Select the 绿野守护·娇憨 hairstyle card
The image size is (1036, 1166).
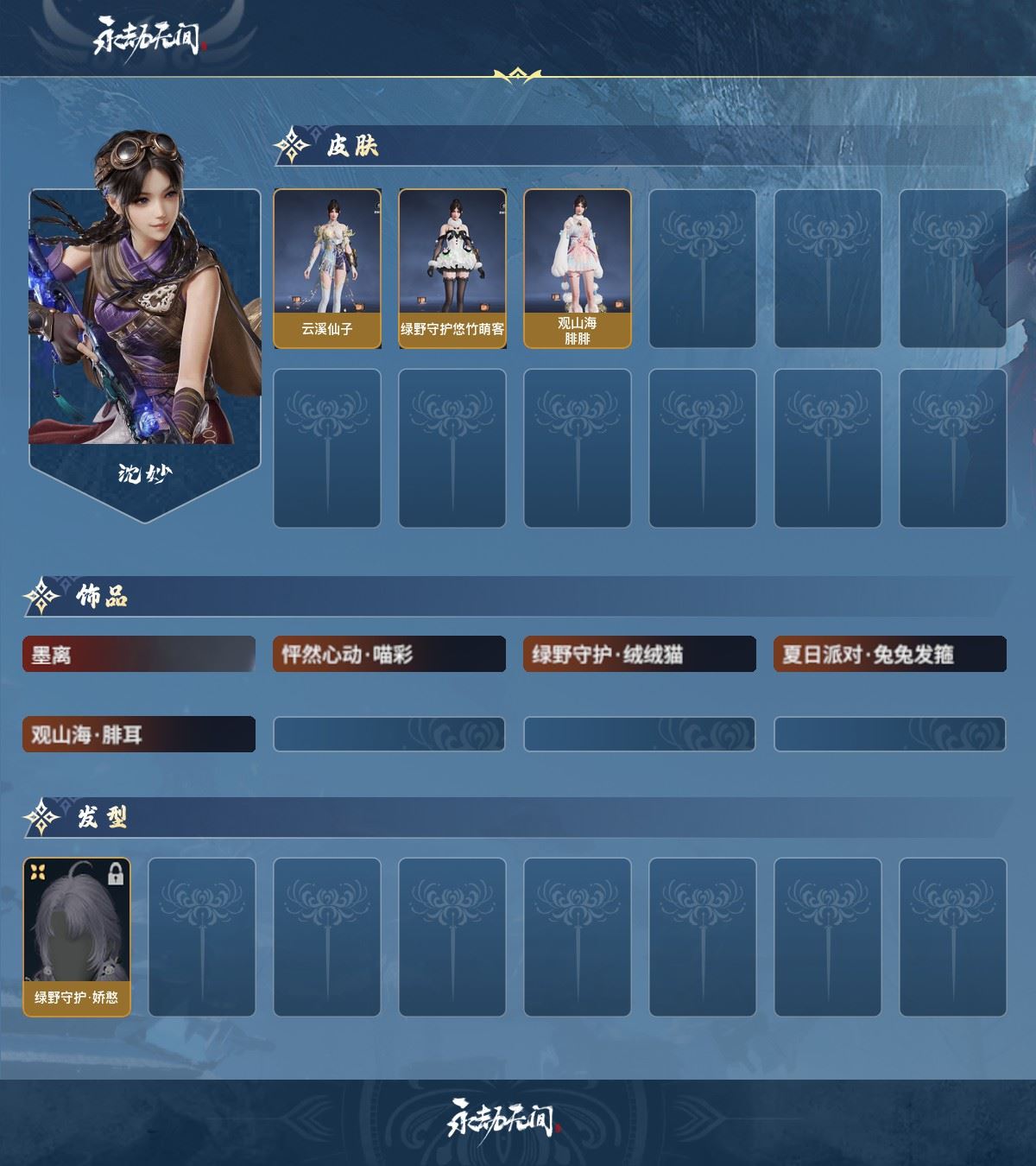pos(77,937)
